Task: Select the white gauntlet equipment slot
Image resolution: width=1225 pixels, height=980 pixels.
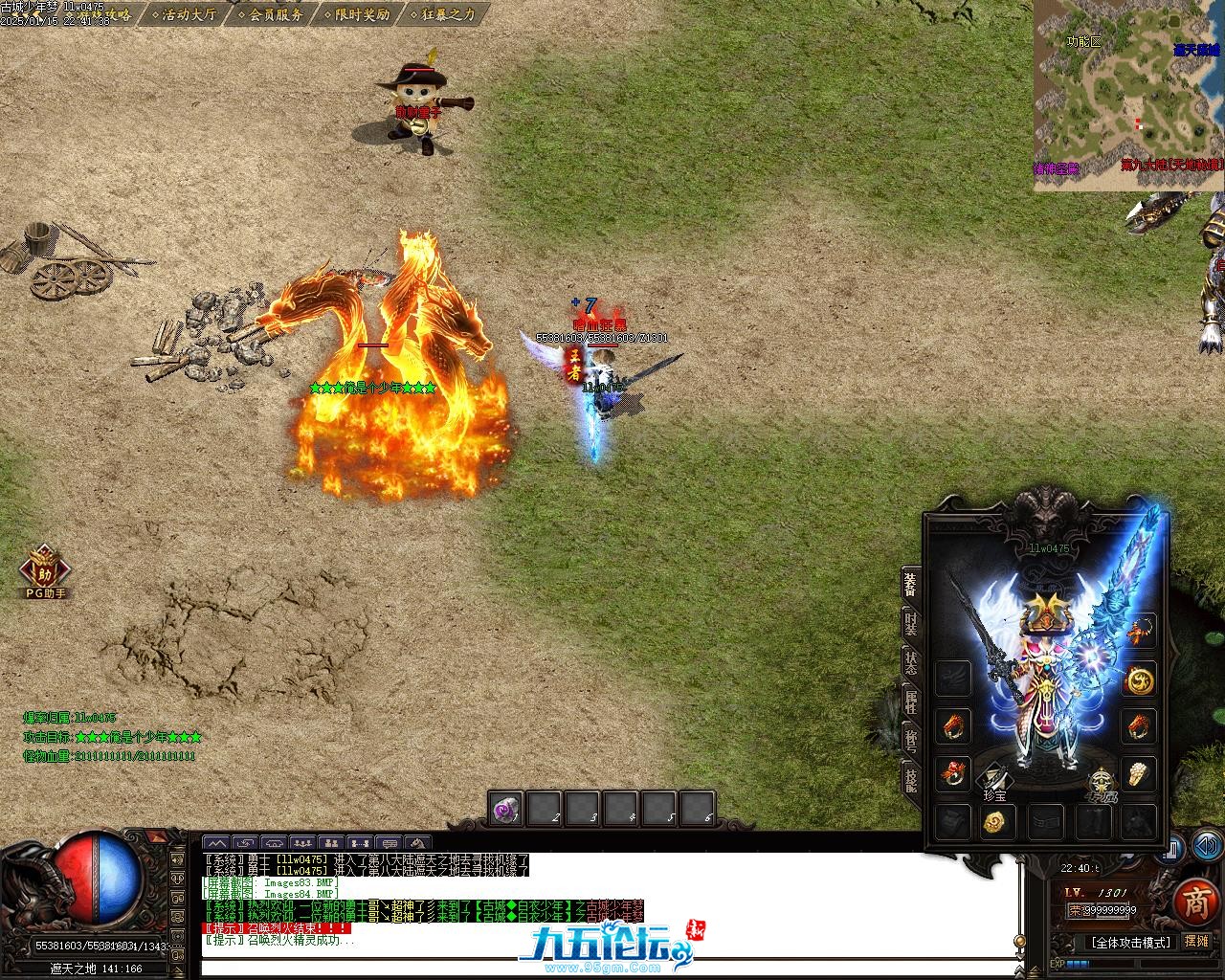Action: coord(1139,773)
